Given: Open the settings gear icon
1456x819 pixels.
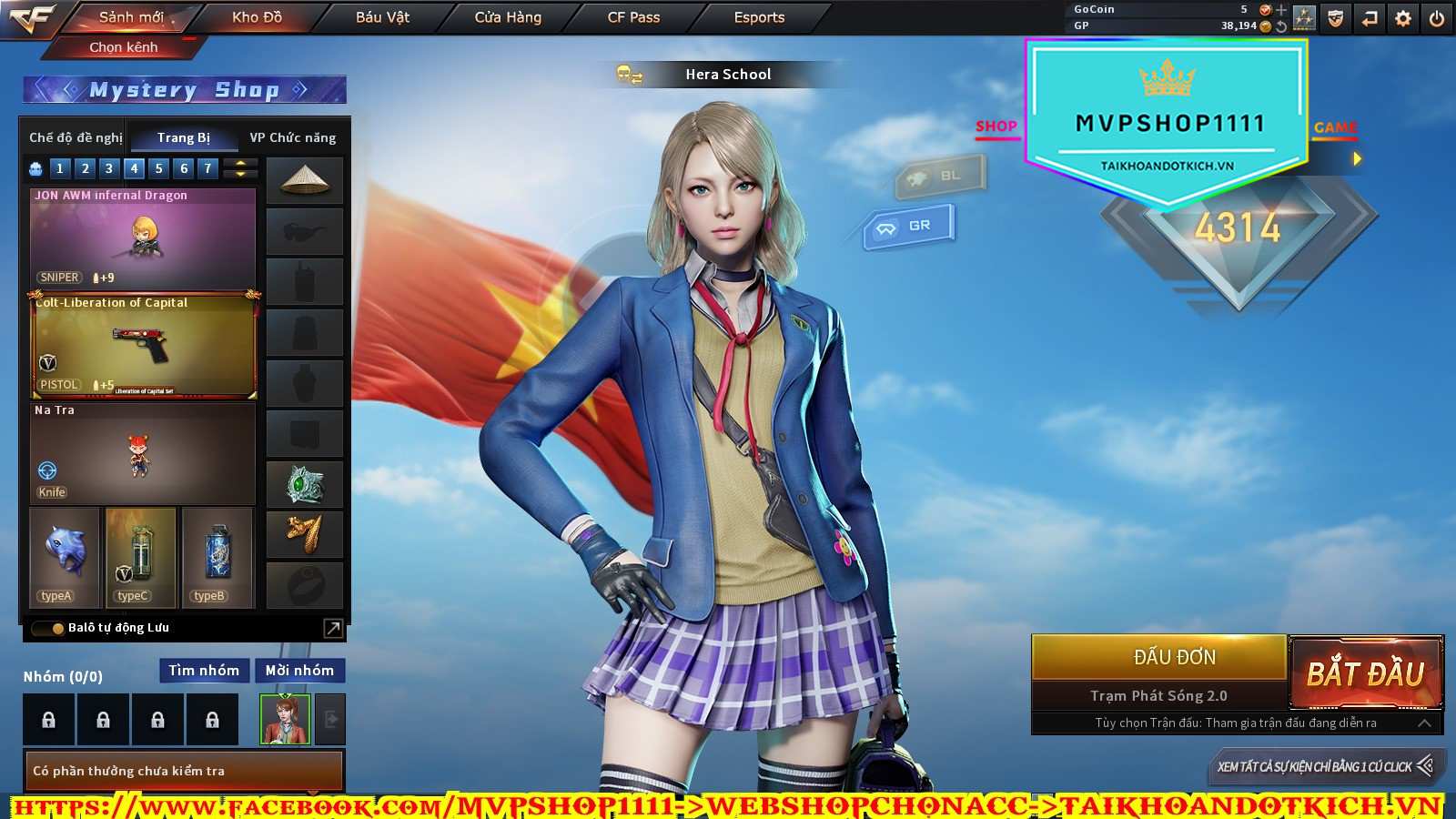Looking at the screenshot, I should click(1403, 18).
